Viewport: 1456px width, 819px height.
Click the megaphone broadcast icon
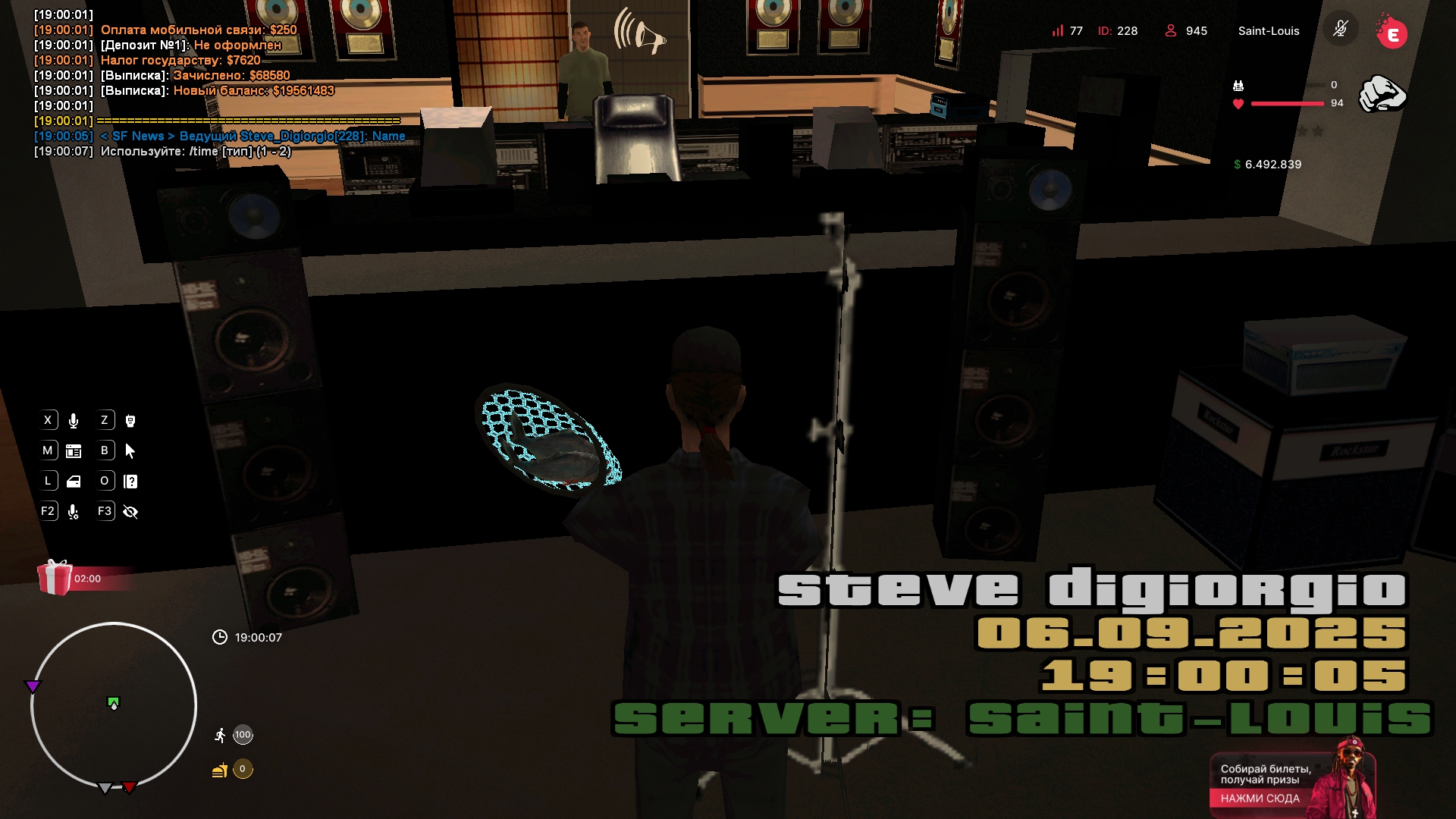[x=640, y=33]
